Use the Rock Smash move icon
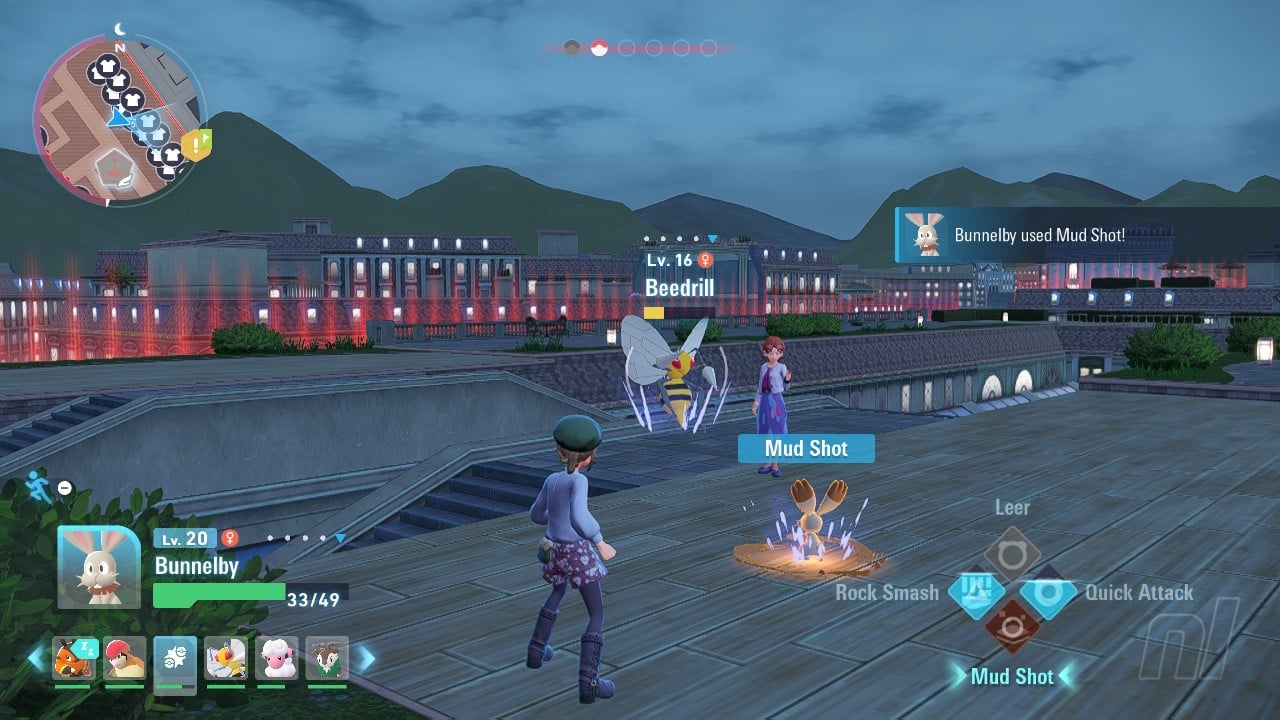Screen dimensions: 1280x720 [x=976, y=592]
